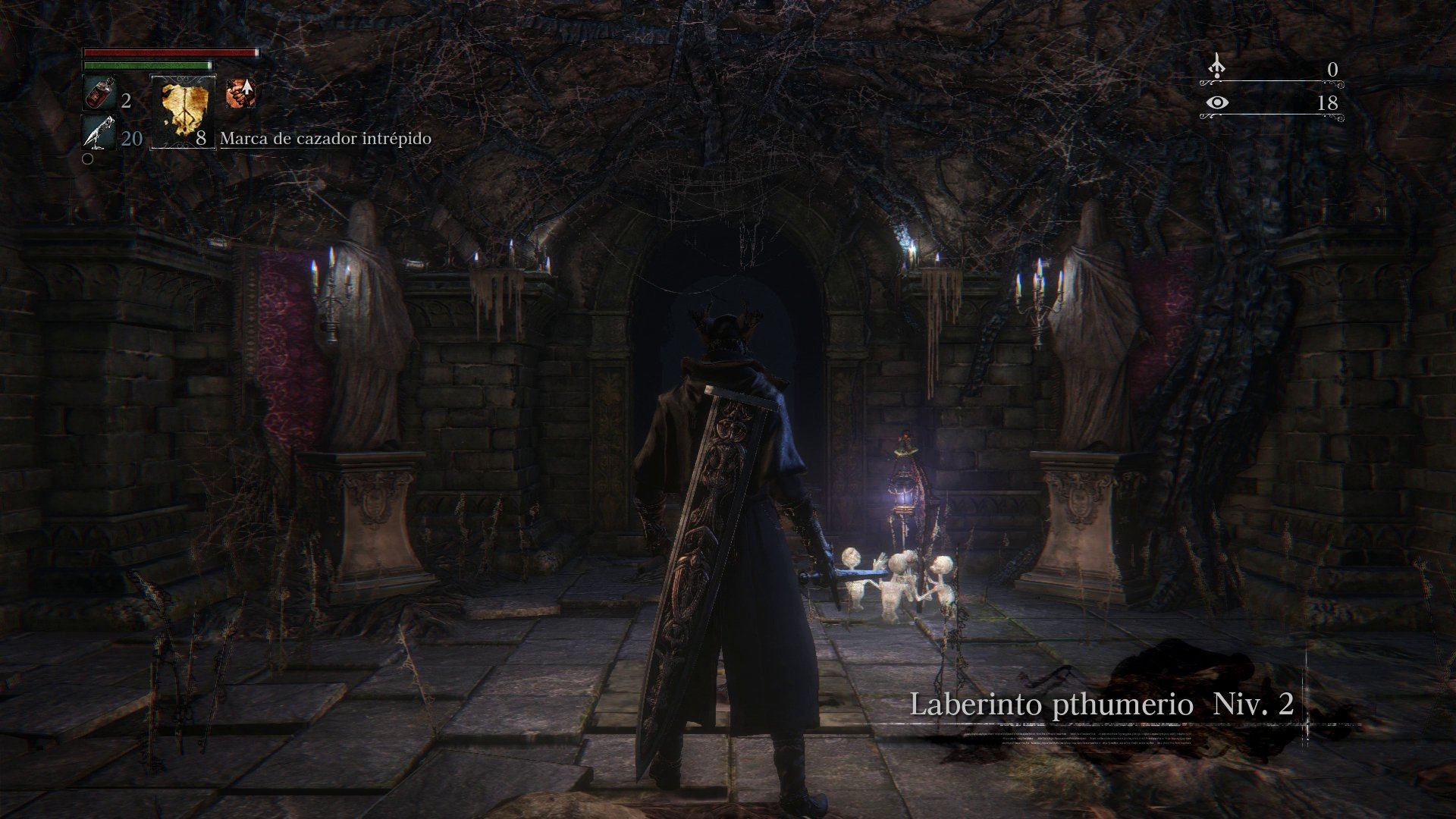Select the Blood Vial quick-use icon

tap(97, 93)
